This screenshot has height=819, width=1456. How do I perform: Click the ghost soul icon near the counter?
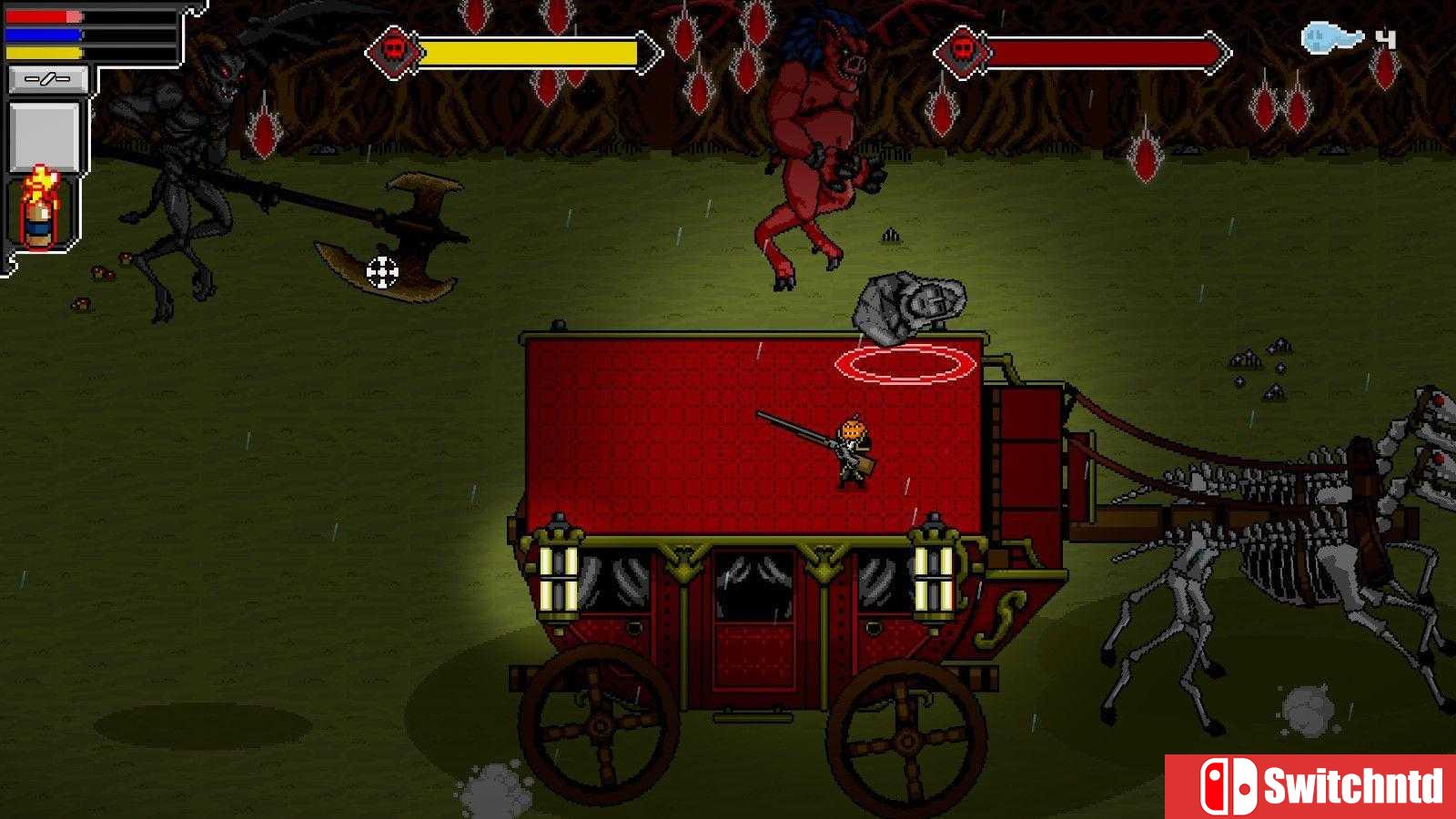click(x=1324, y=36)
